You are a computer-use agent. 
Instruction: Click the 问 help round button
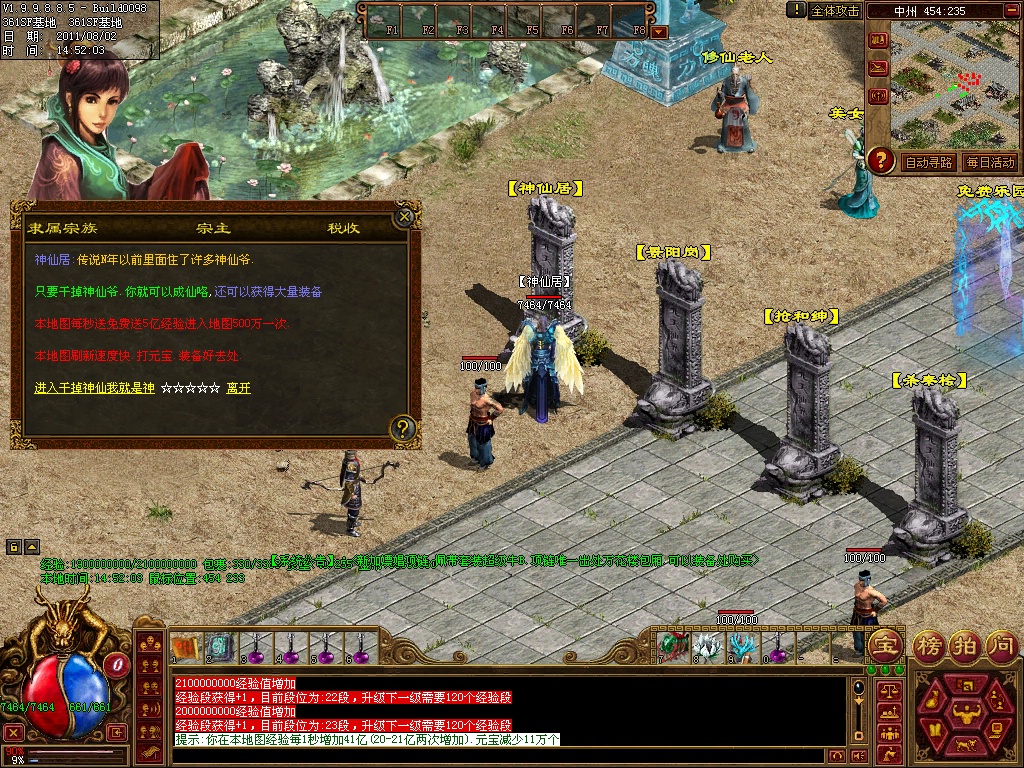1001,645
